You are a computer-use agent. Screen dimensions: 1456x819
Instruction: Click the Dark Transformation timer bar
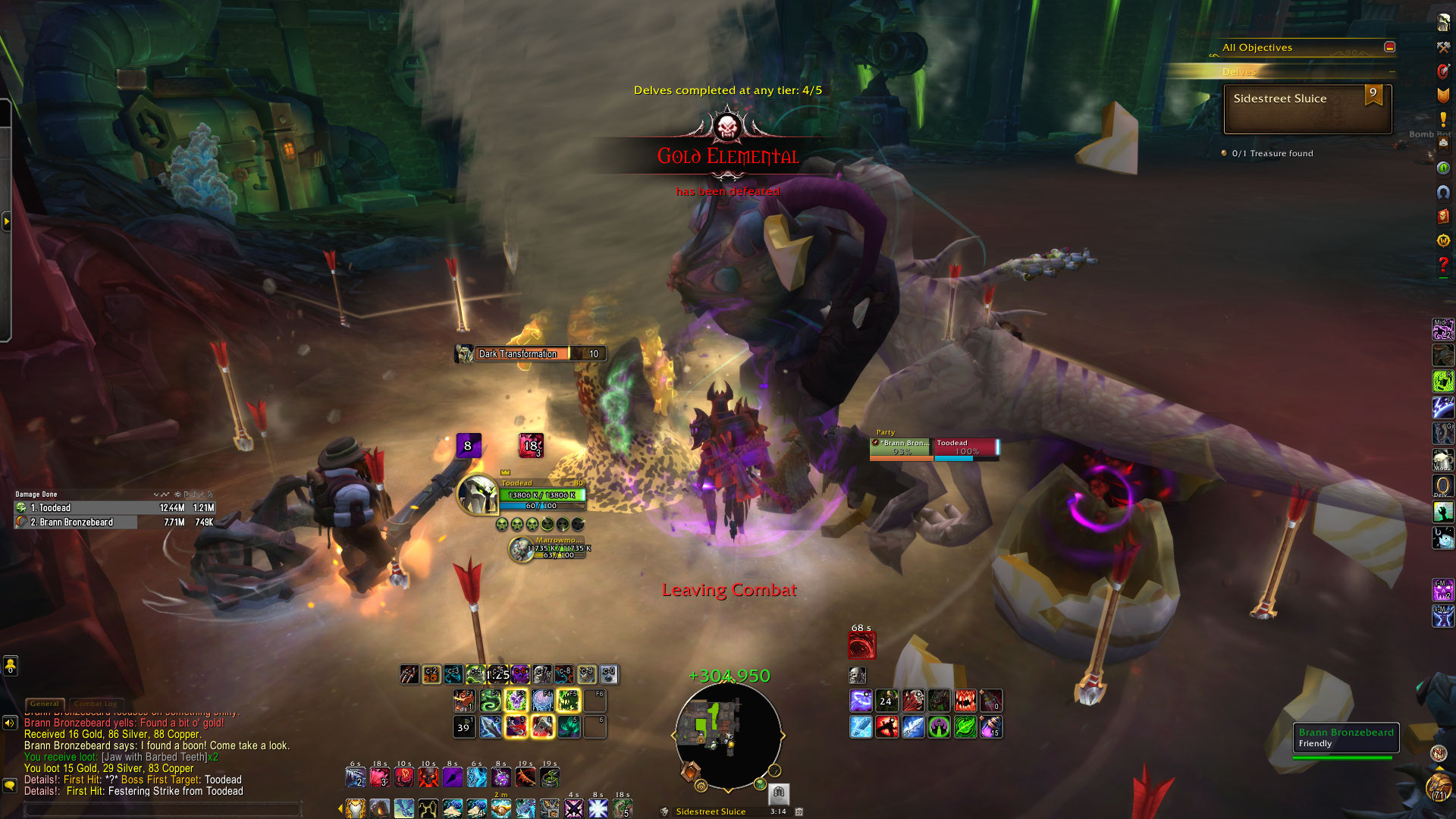point(531,353)
